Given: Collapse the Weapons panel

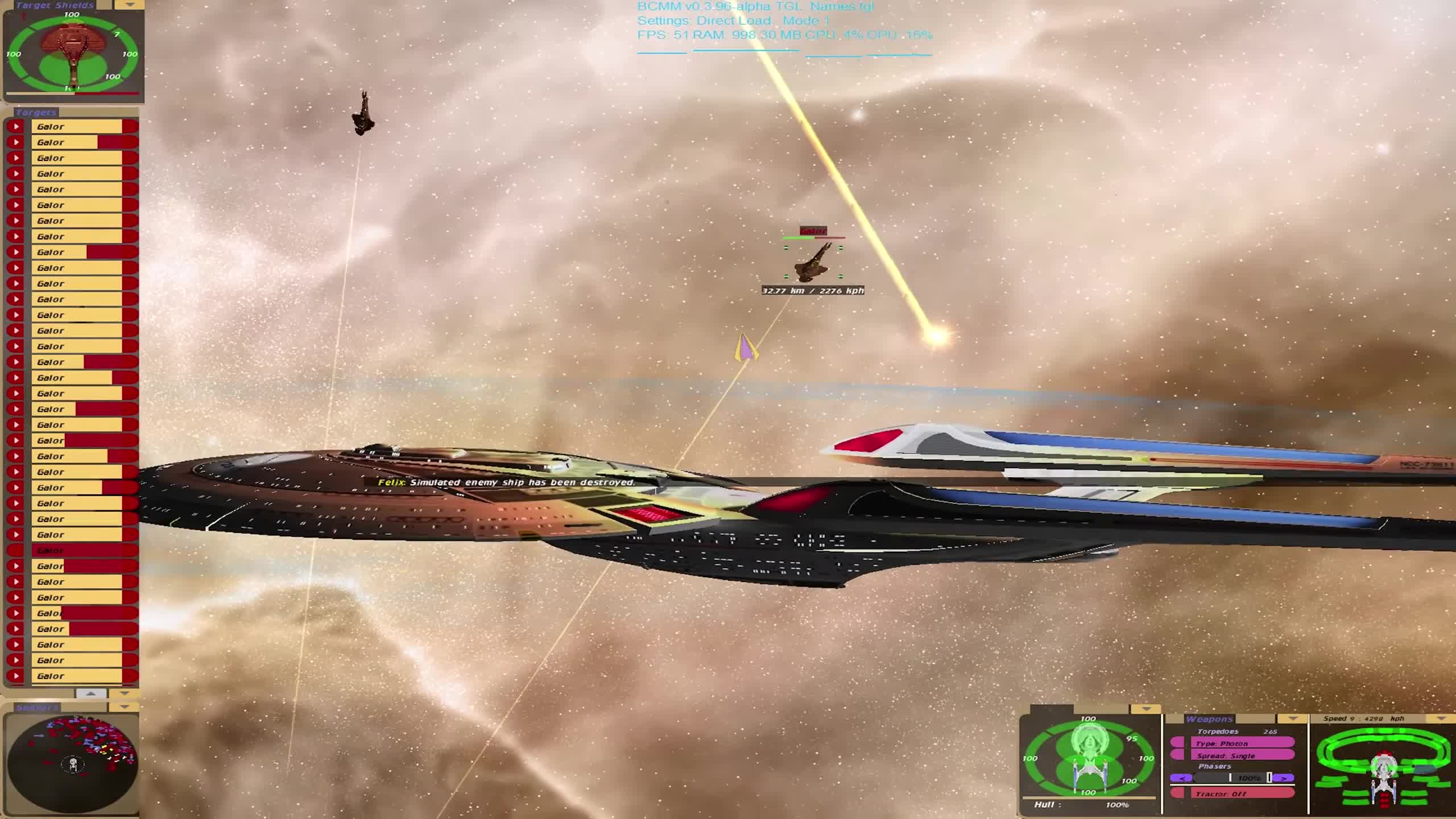Looking at the screenshot, I should pyautogui.click(x=1292, y=719).
